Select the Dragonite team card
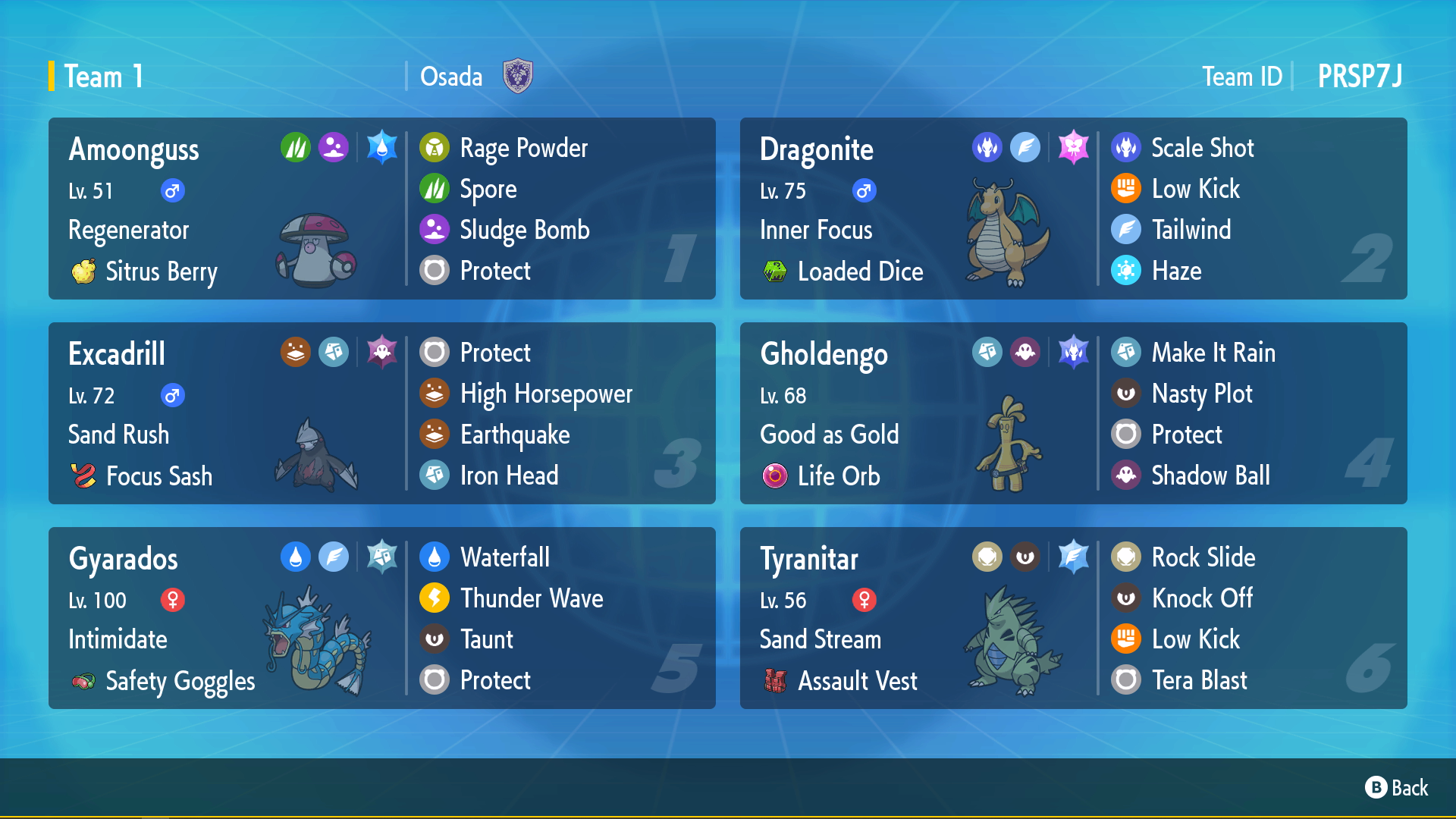 (1073, 209)
